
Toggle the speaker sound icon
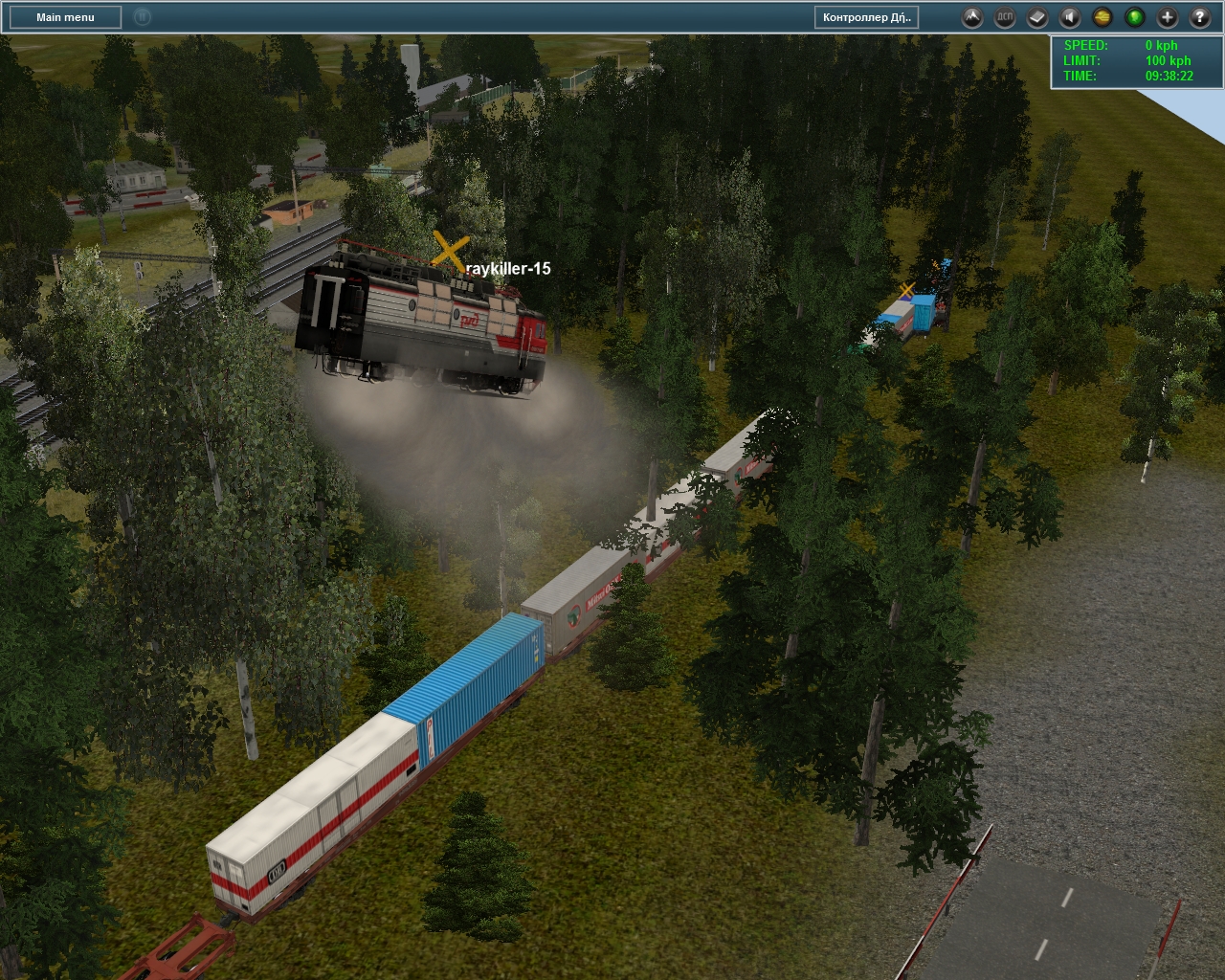pos(1070,17)
